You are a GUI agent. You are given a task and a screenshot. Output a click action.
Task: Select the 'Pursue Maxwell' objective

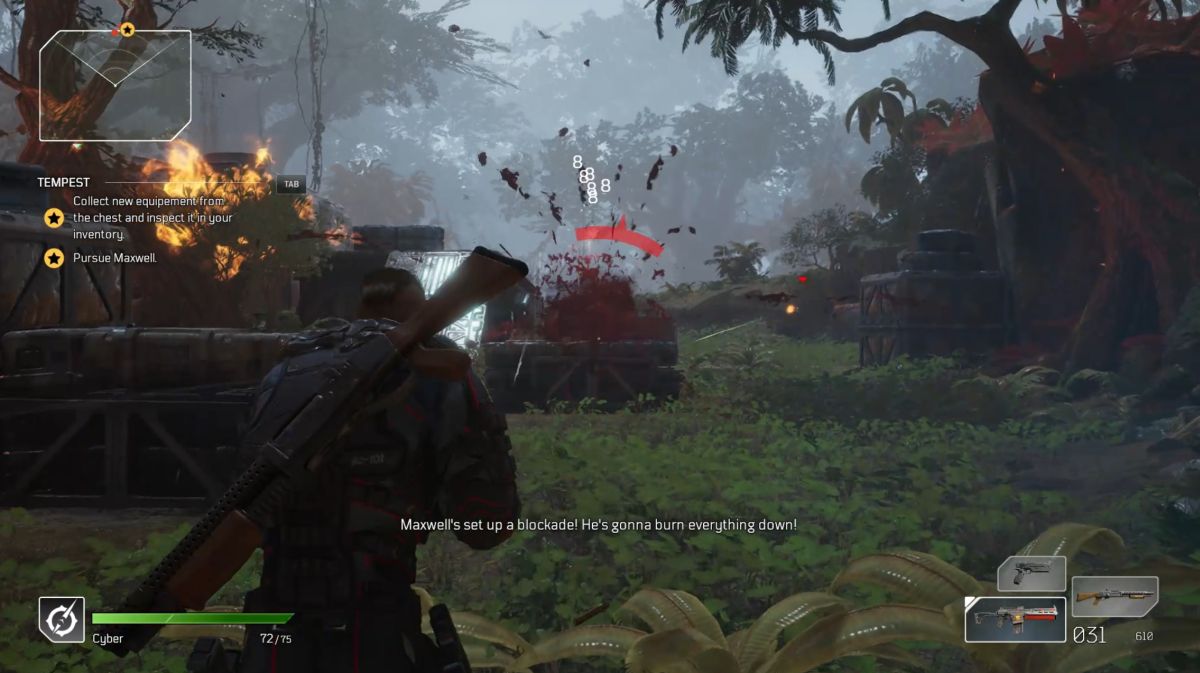[x=115, y=258]
